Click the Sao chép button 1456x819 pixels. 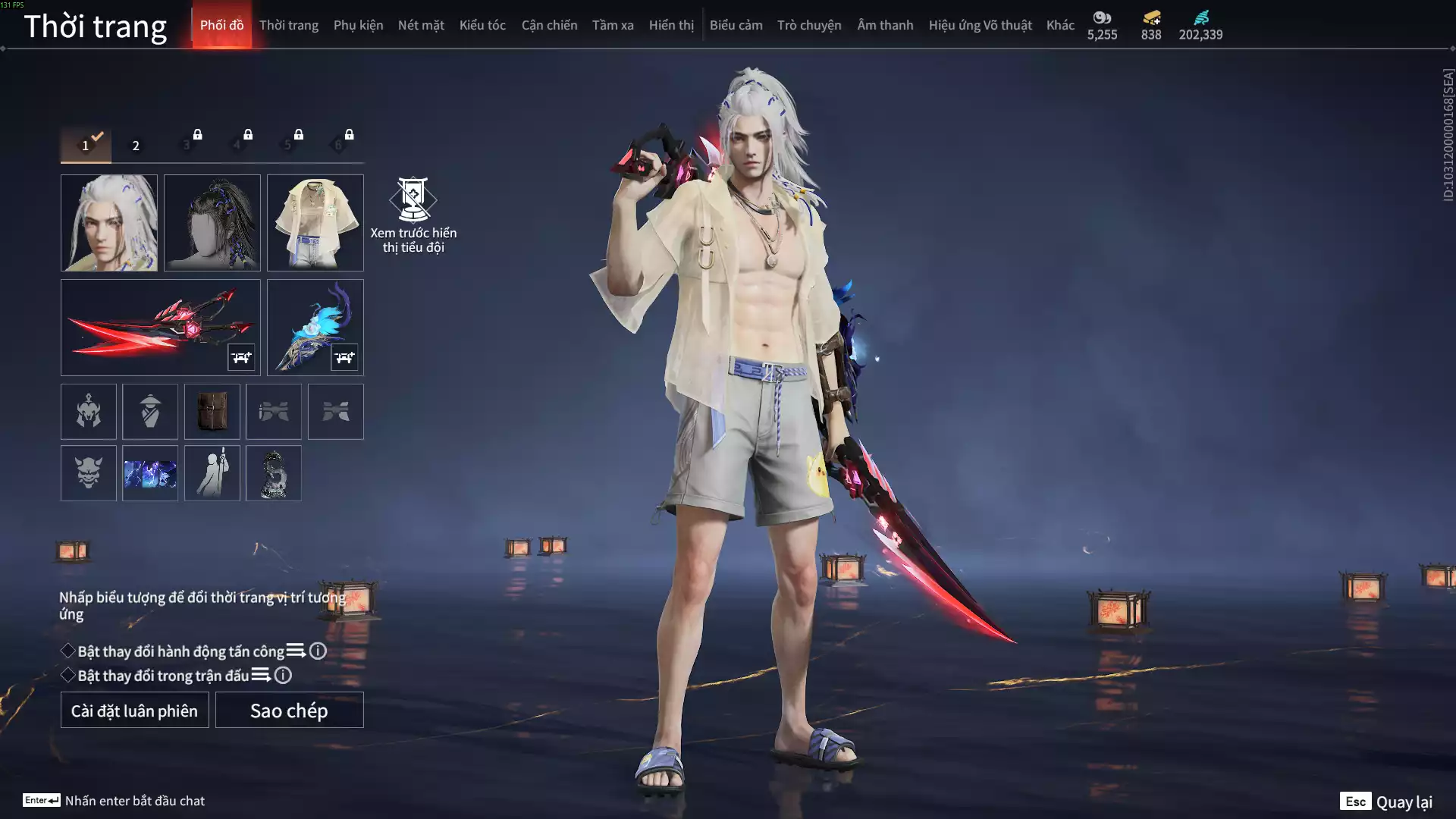[x=290, y=711]
